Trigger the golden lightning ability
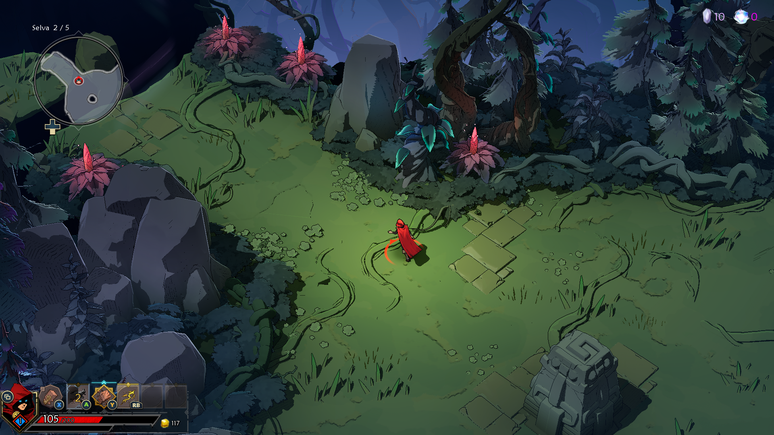Viewport: 774px width, 435px height. point(128,397)
